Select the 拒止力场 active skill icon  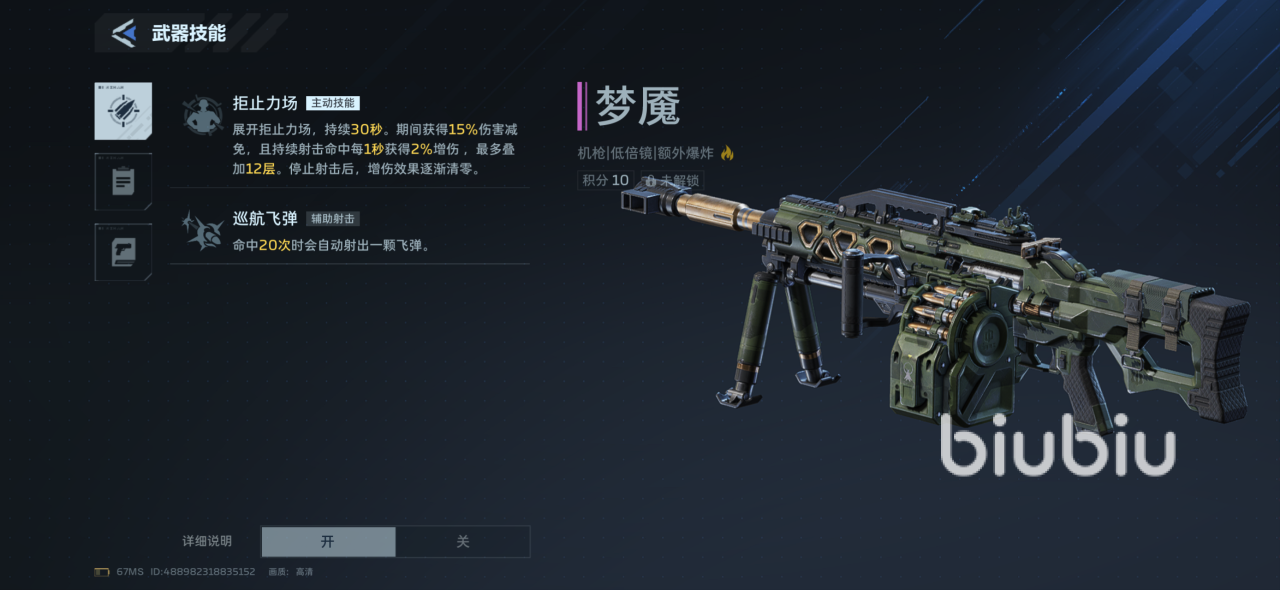(203, 115)
